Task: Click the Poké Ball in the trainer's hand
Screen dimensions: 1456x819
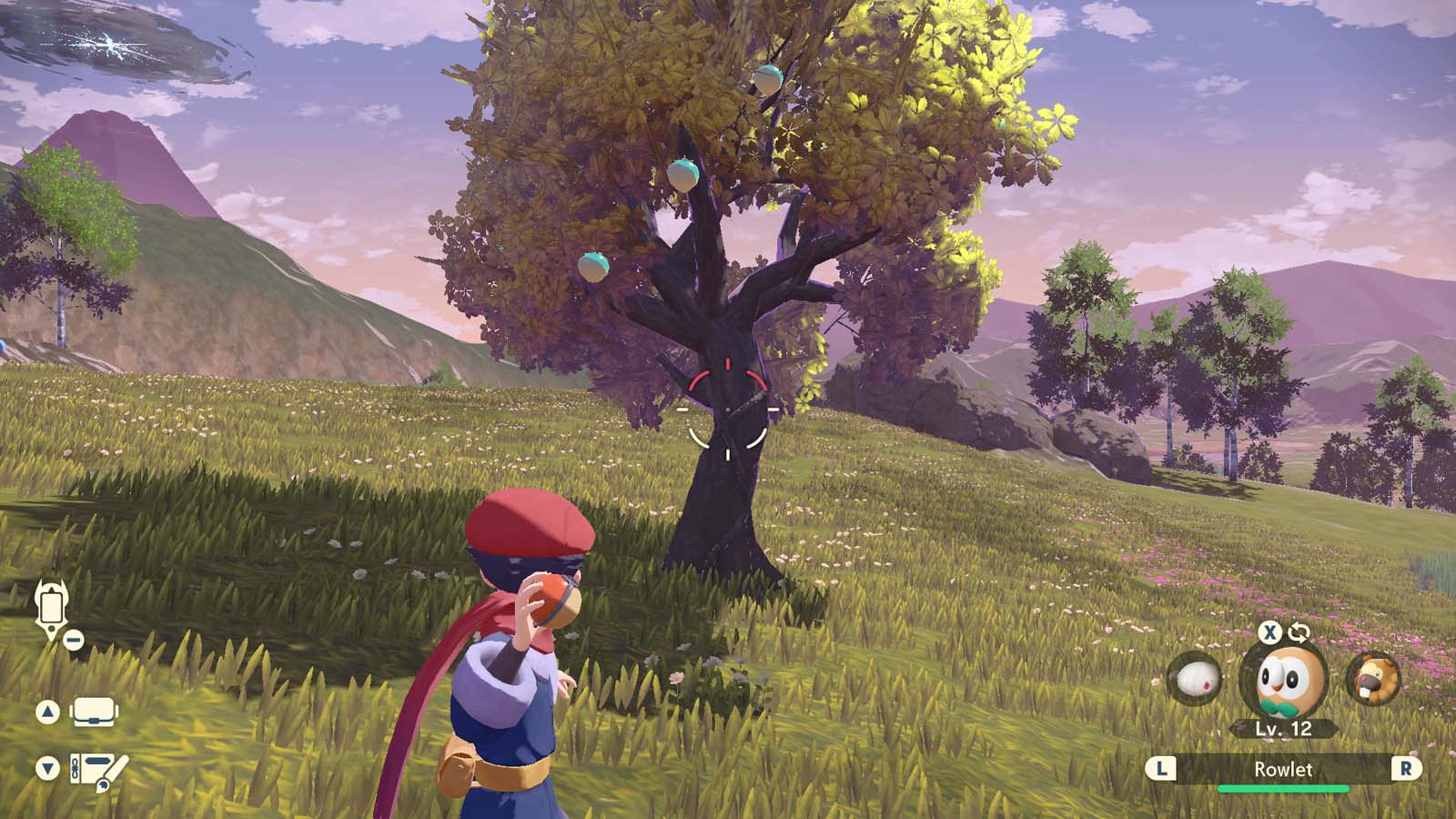Action: 551,599
